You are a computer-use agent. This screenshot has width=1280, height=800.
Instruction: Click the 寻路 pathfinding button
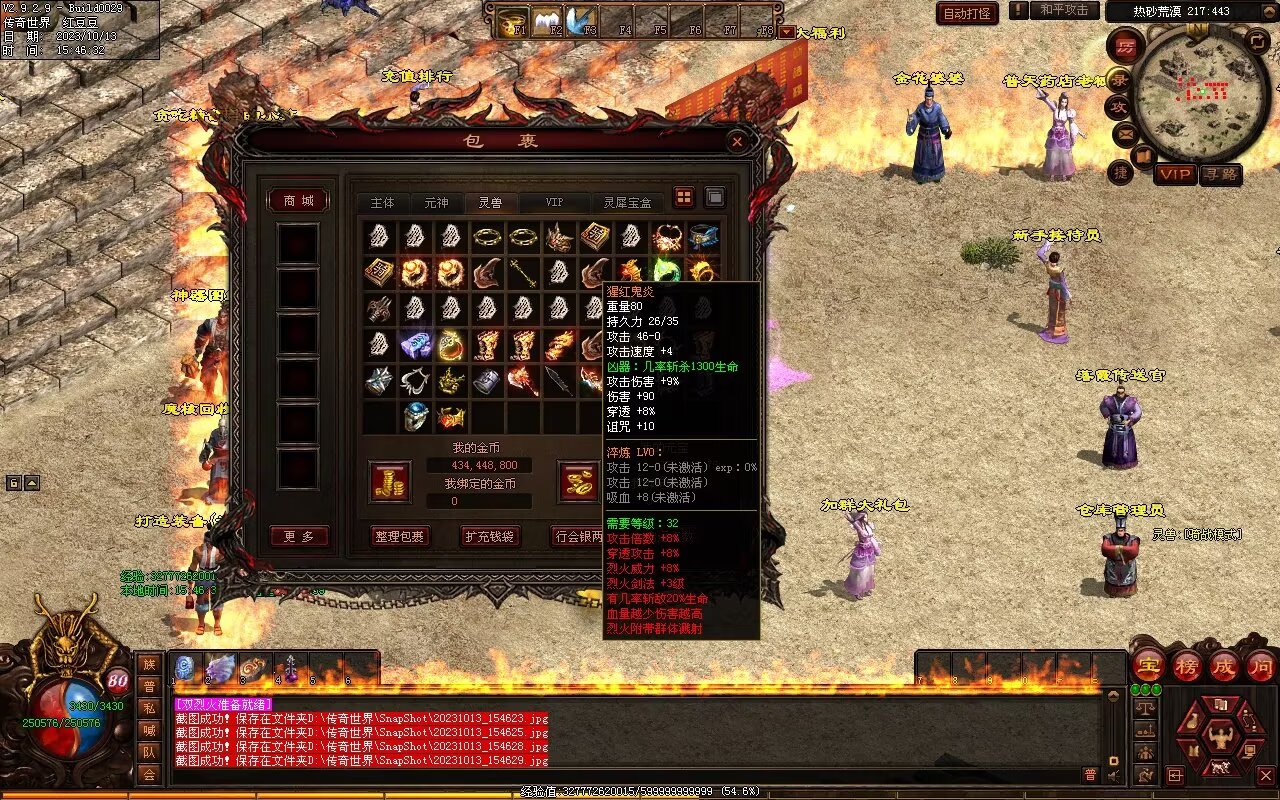click(x=1220, y=174)
